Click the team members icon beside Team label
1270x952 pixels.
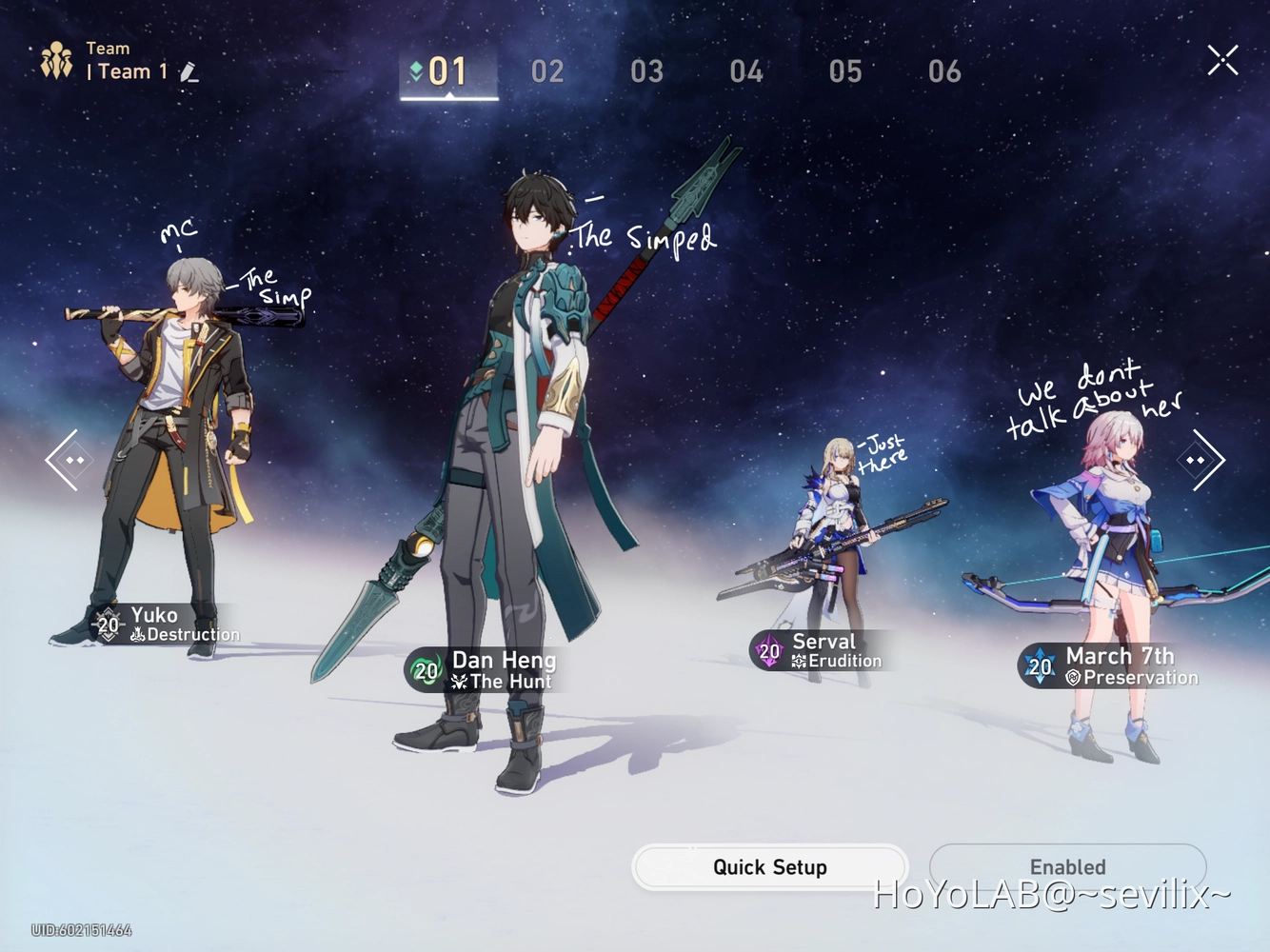tap(57, 59)
